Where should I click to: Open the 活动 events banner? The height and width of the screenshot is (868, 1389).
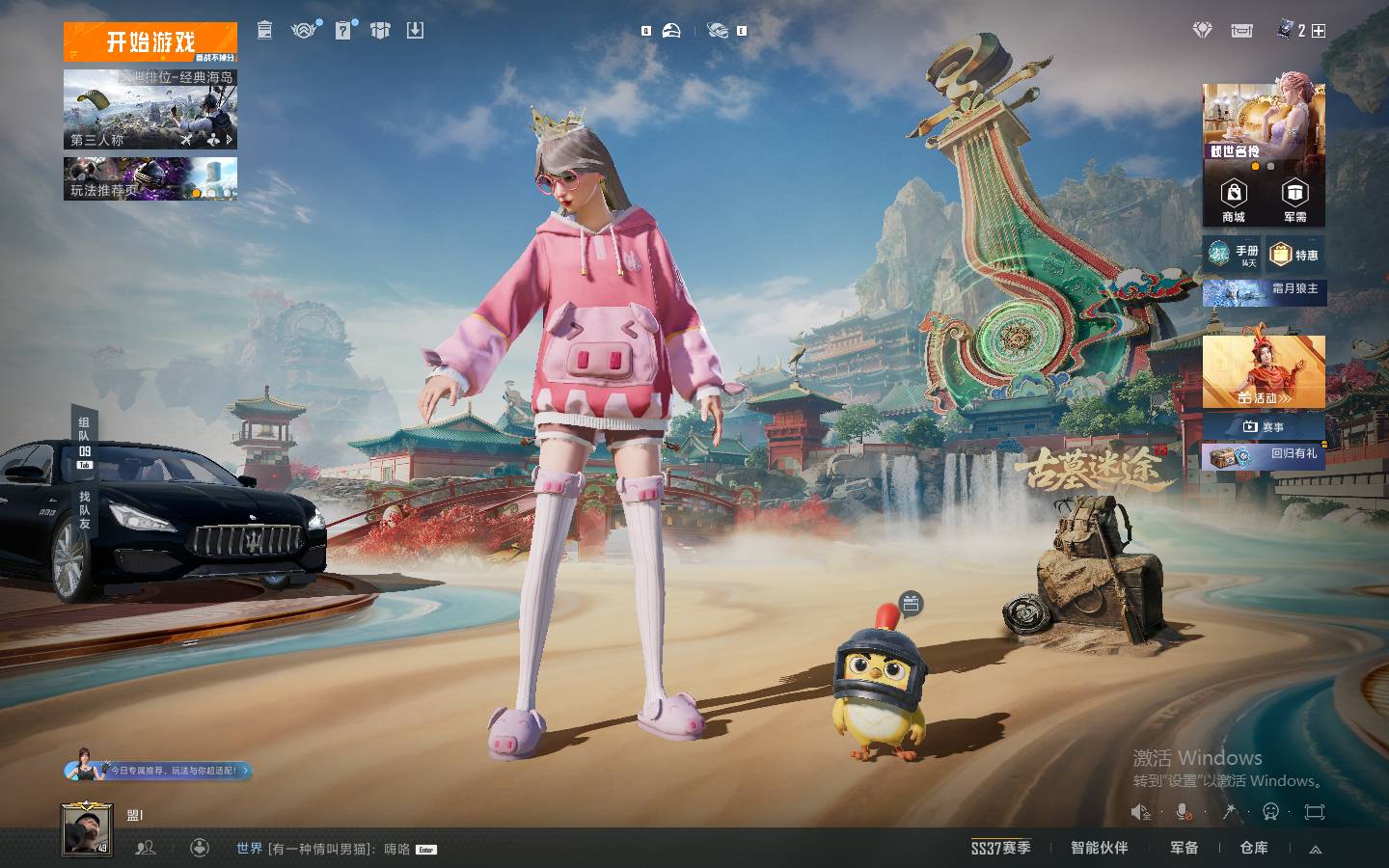click(1264, 372)
